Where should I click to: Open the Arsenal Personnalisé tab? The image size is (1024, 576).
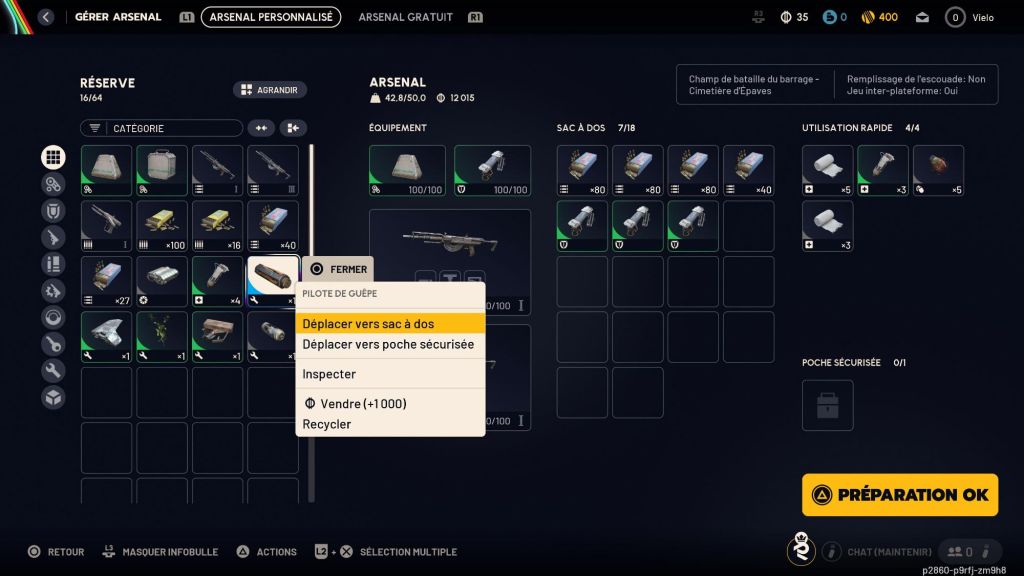(270, 17)
